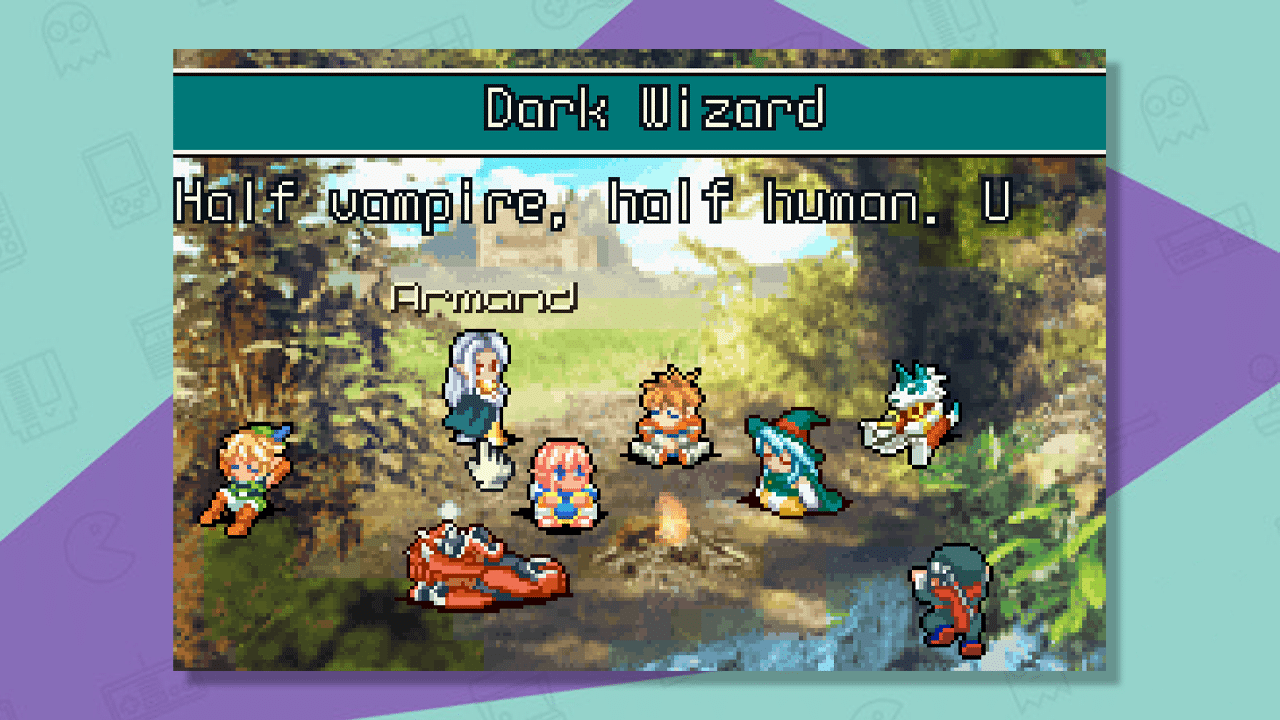
Task: Select the Armand character sprite
Action: pyautogui.click(x=478, y=400)
